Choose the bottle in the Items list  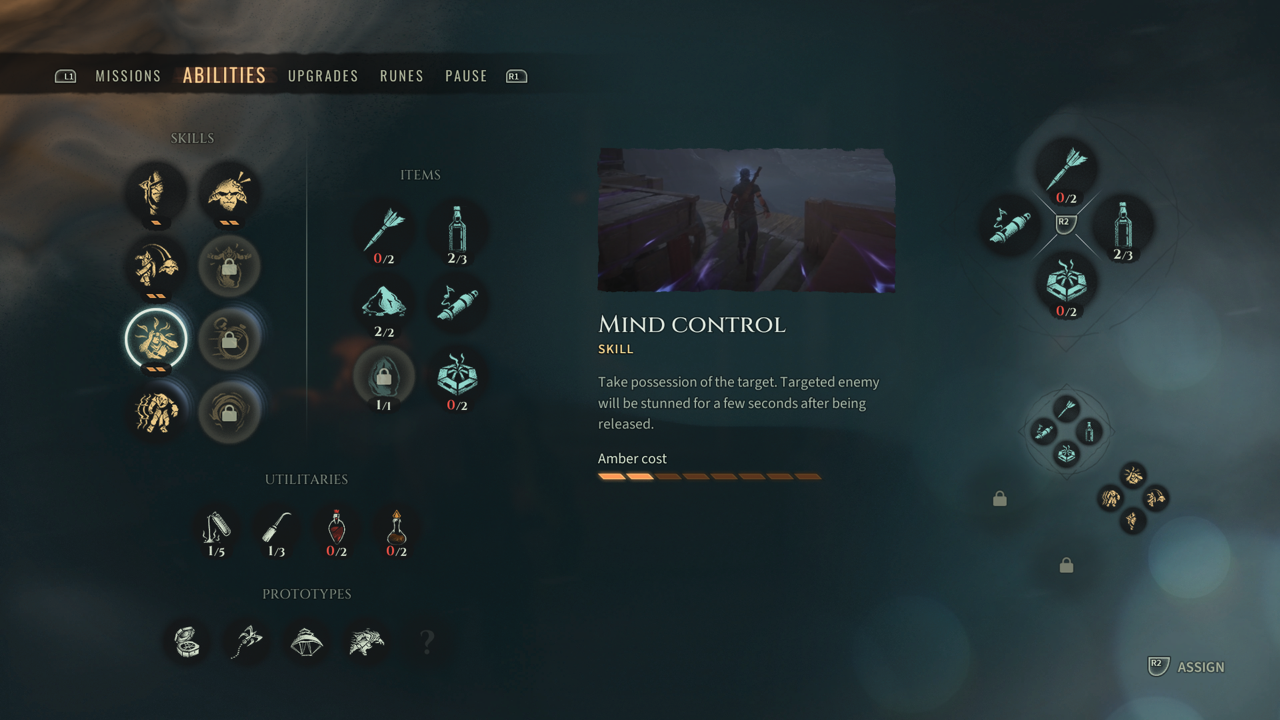click(457, 230)
